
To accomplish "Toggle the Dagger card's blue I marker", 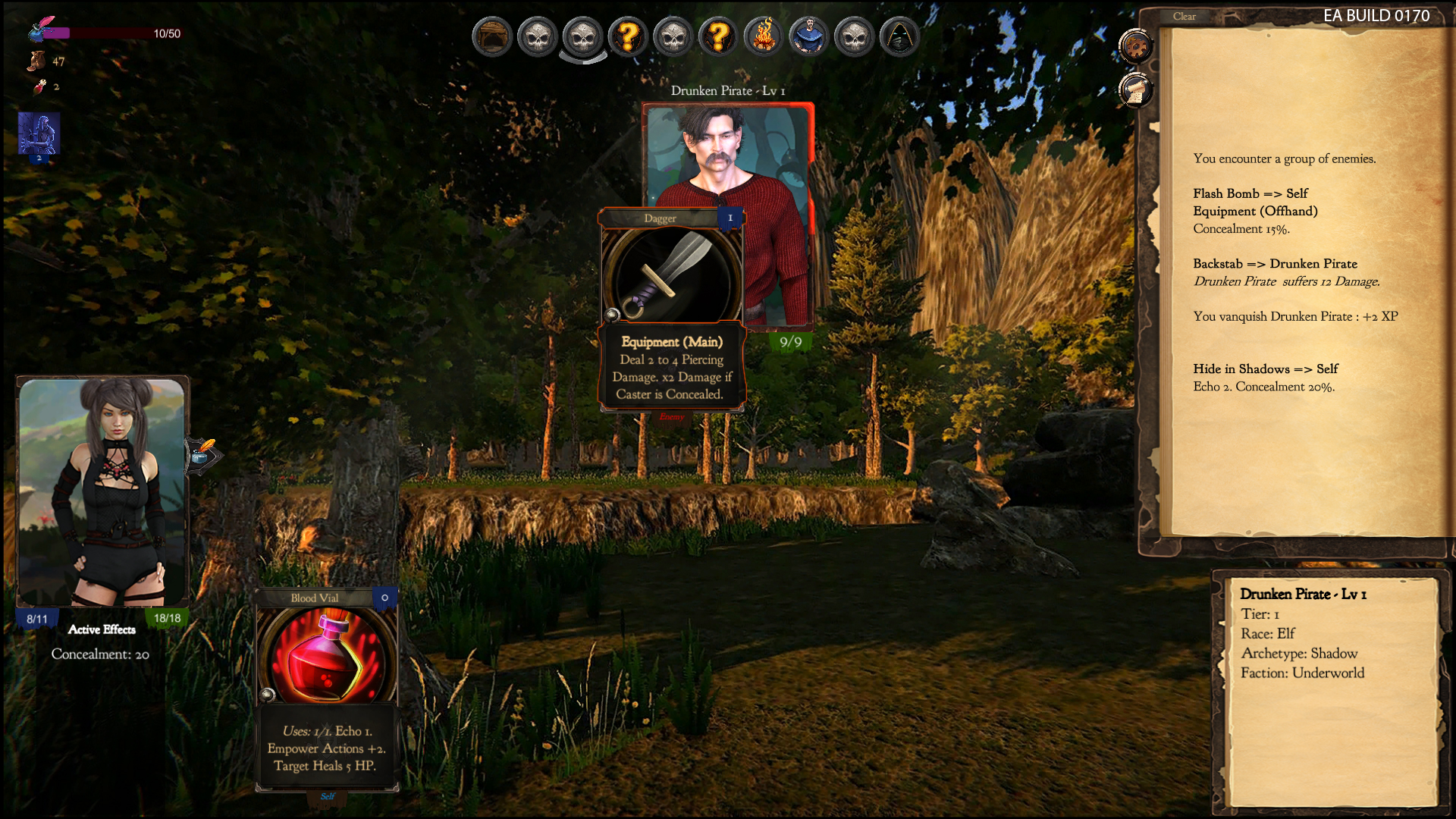I will pos(729,218).
